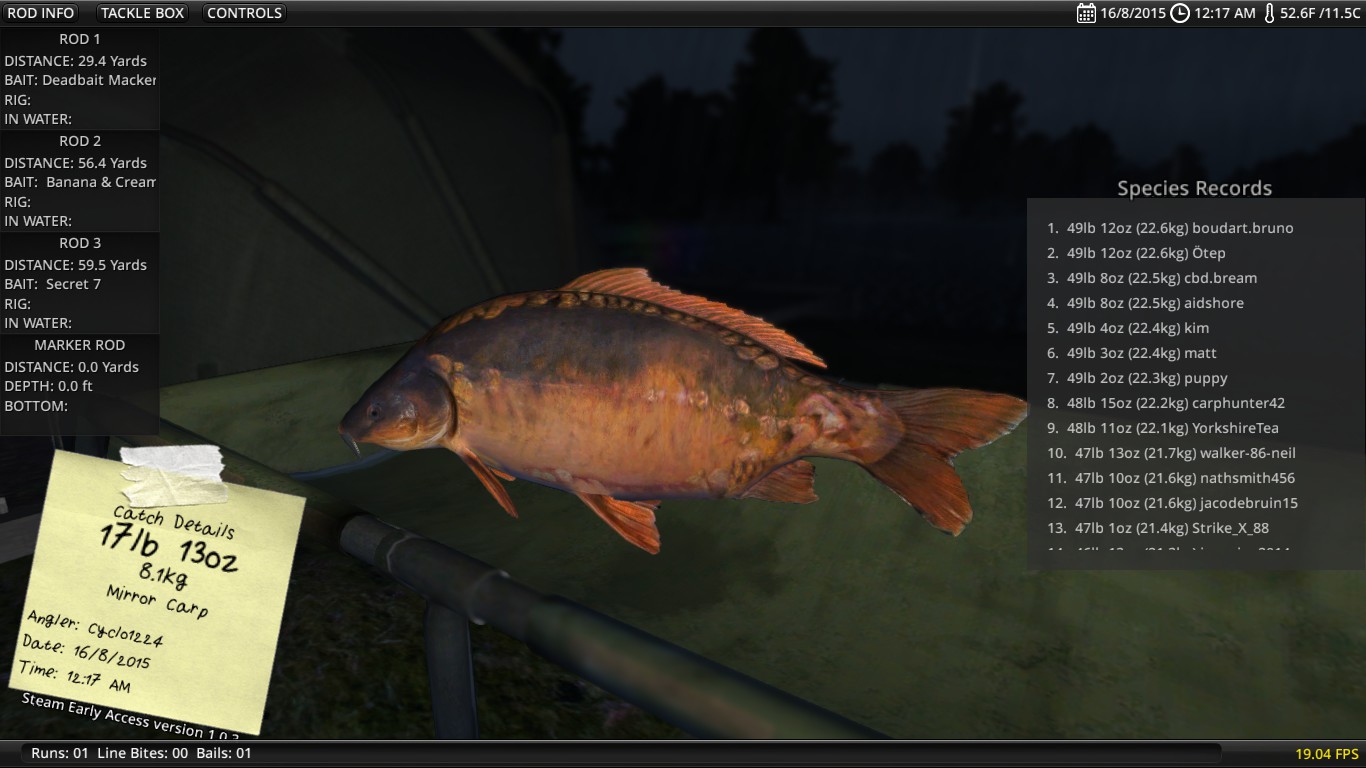Open the CONTROLS panel
1366x768 pixels.
tap(244, 13)
